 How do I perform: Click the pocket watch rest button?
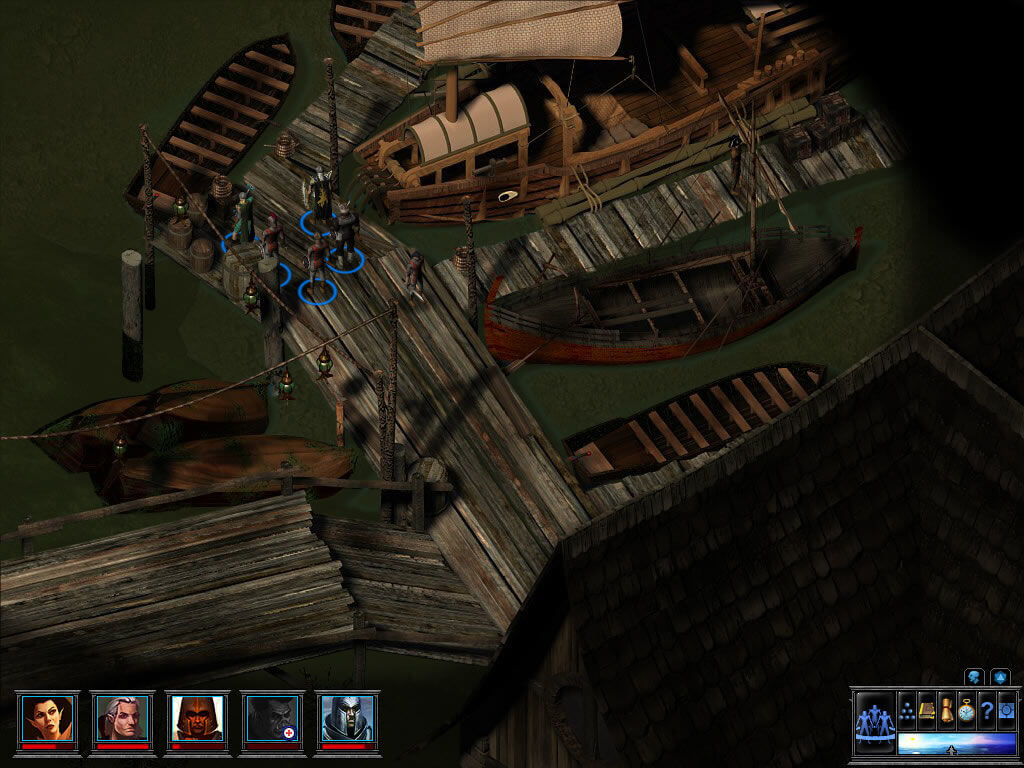[x=966, y=709]
